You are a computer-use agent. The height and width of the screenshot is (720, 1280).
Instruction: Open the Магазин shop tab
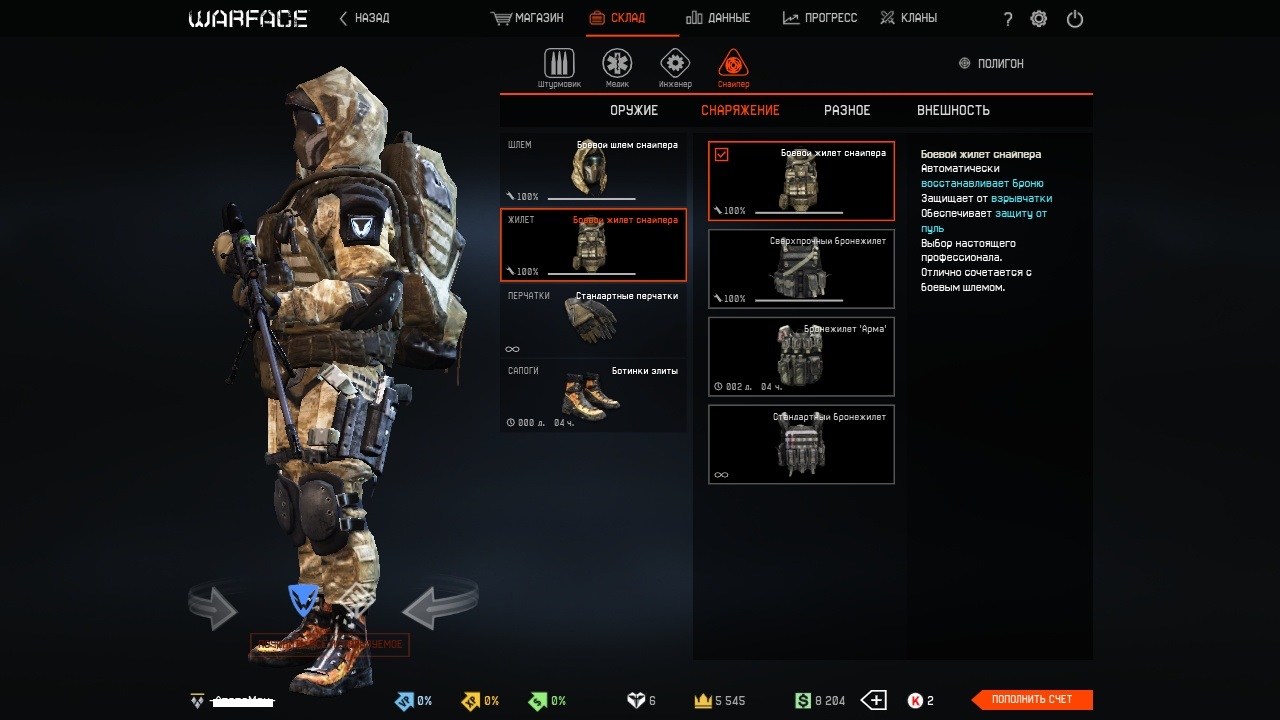click(x=528, y=18)
